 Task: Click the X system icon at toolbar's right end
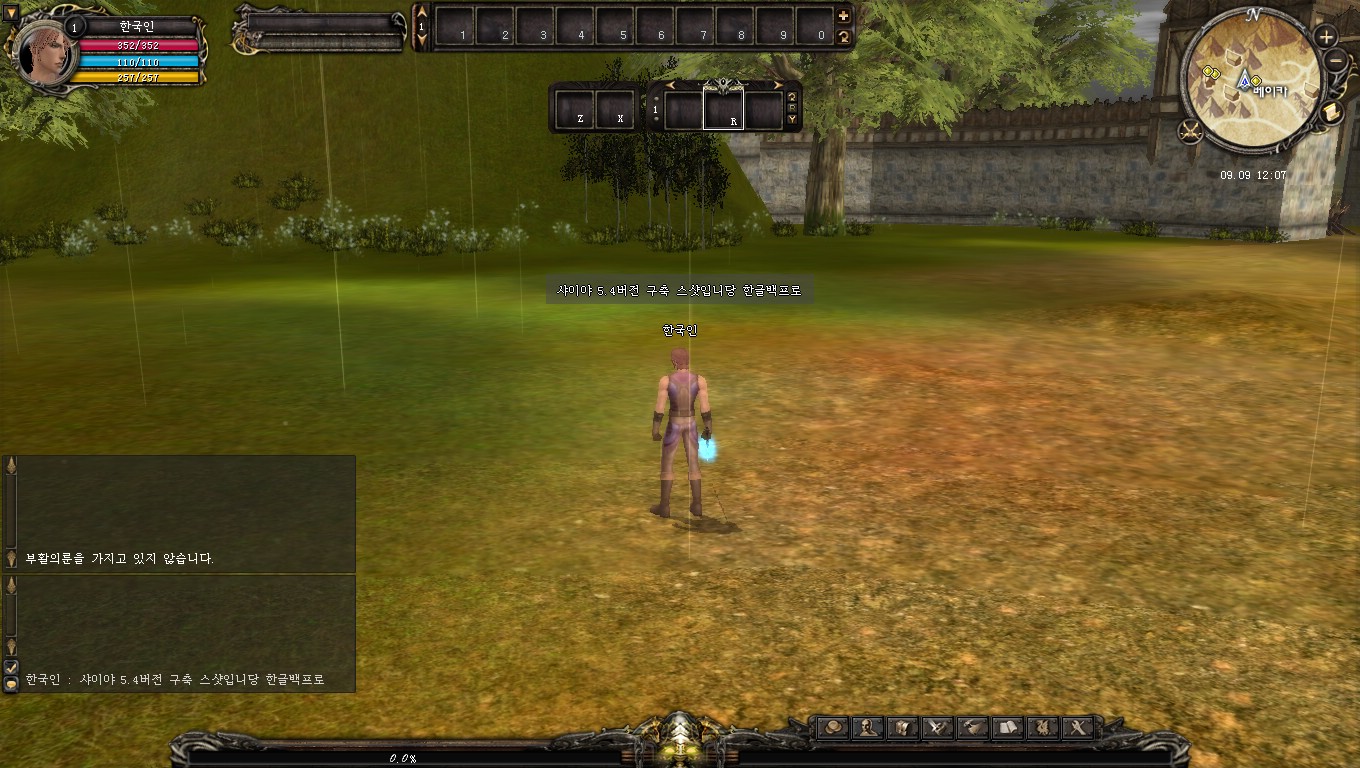click(1077, 727)
